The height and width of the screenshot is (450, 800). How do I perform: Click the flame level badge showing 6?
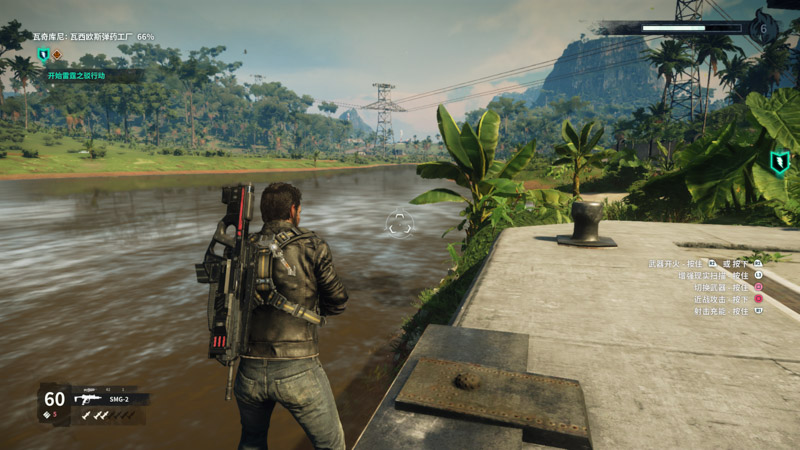(764, 28)
